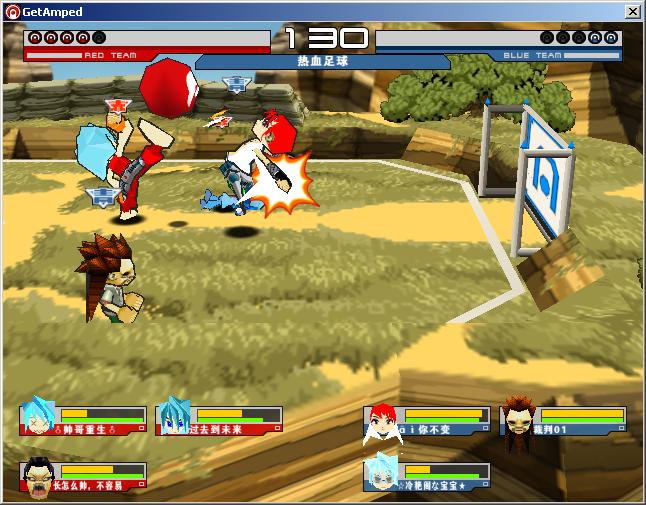
Task: Select red-haired player panel 你不变
Action: click(428, 420)
